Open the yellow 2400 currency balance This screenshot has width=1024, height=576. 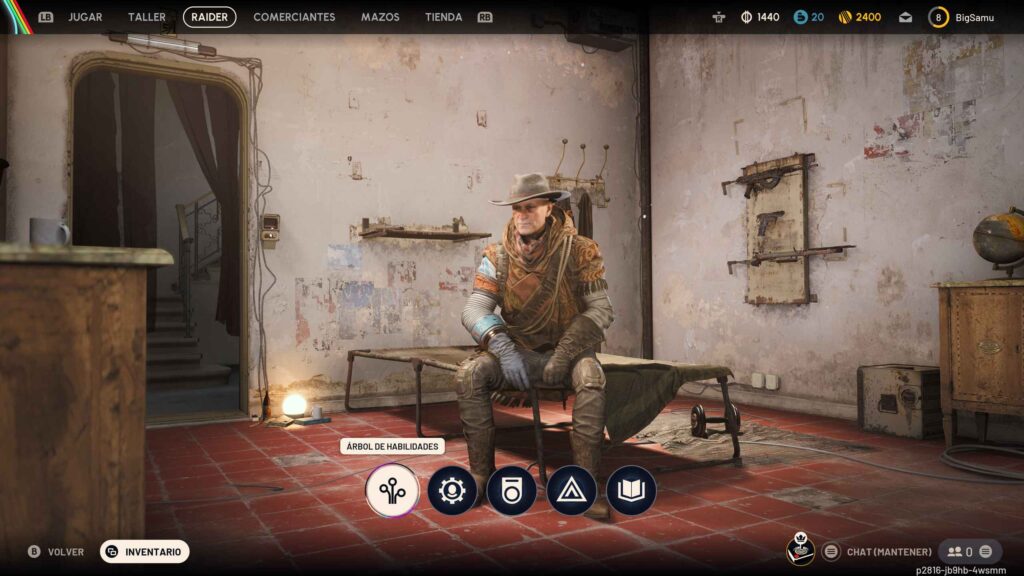(x=859, y=17)
